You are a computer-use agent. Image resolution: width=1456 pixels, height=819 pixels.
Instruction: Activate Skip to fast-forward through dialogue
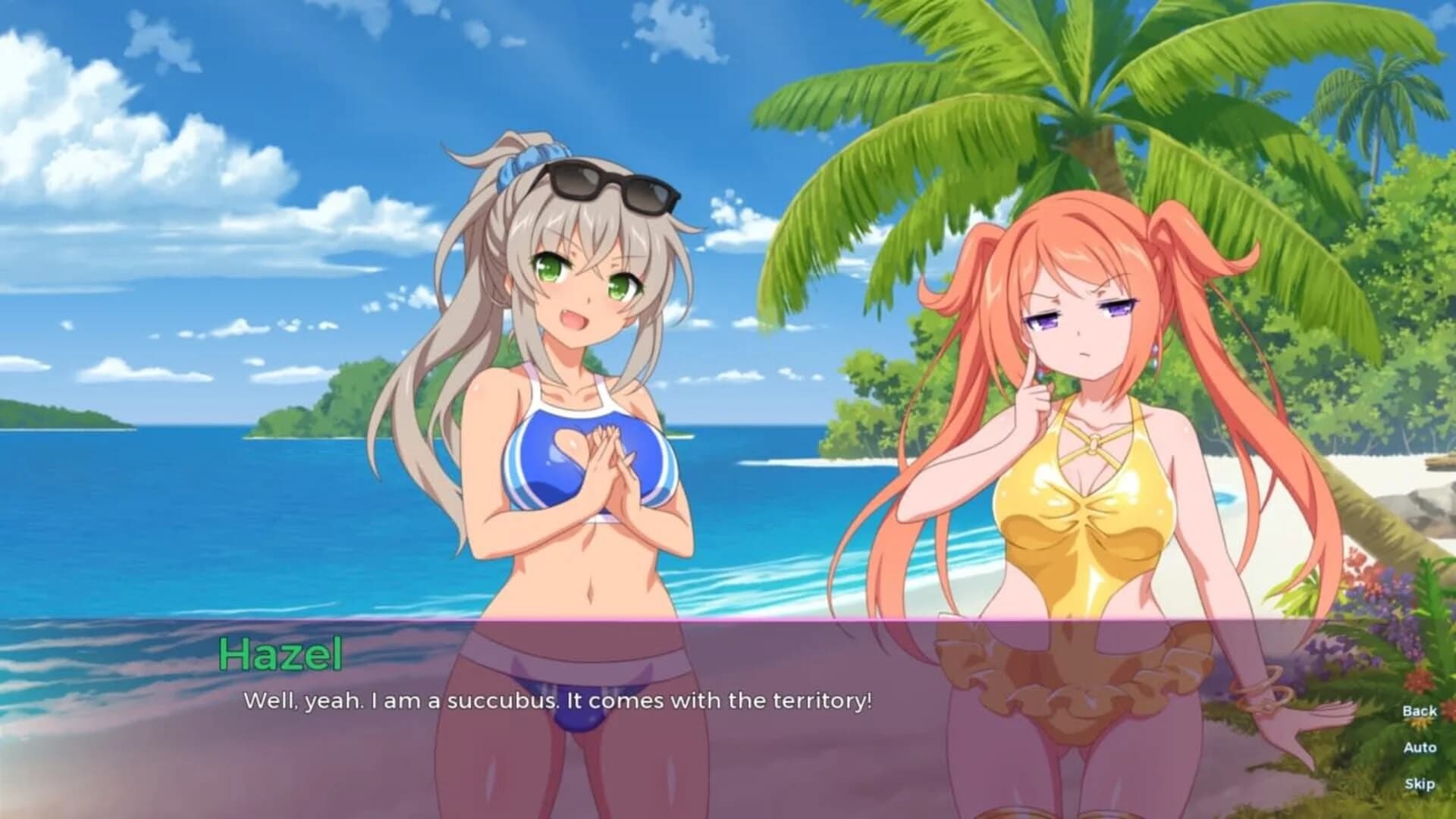pyautogui.click(x=1420, y=783)
